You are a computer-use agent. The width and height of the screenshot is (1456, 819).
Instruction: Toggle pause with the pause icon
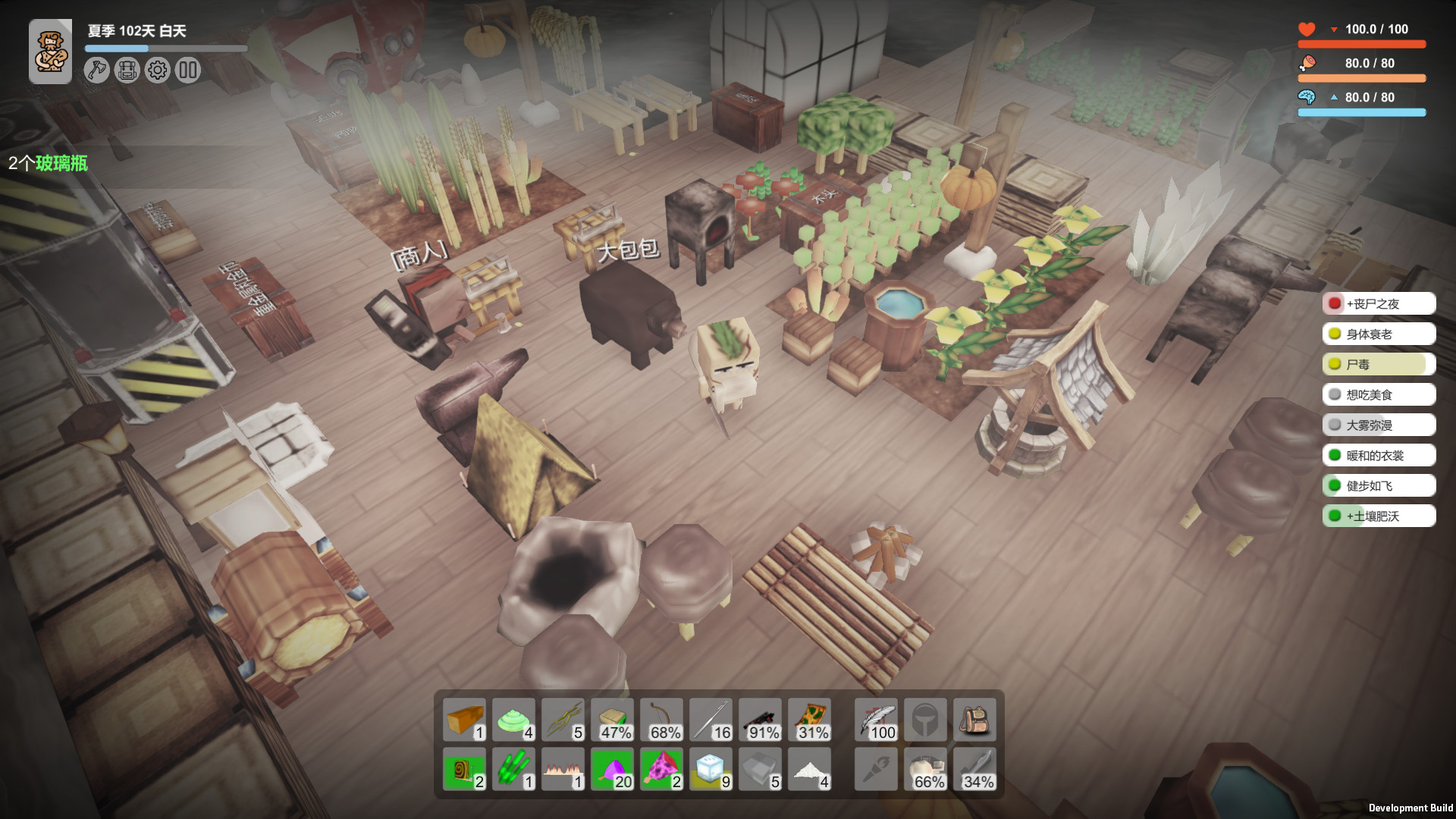point(189,70)
